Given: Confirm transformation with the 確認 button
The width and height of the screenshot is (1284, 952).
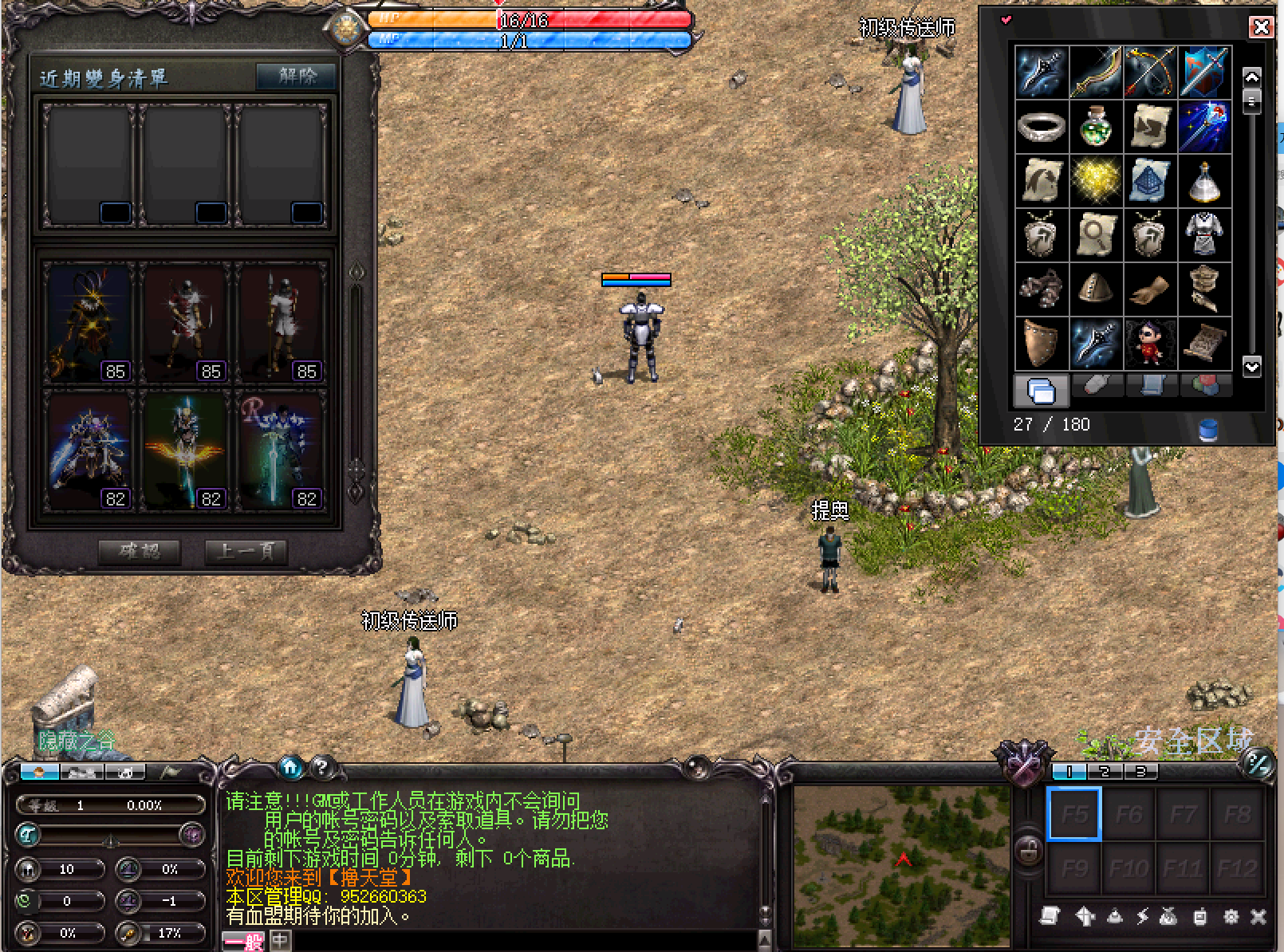Looking at the screenshot, I should click(x=140, y=552).
